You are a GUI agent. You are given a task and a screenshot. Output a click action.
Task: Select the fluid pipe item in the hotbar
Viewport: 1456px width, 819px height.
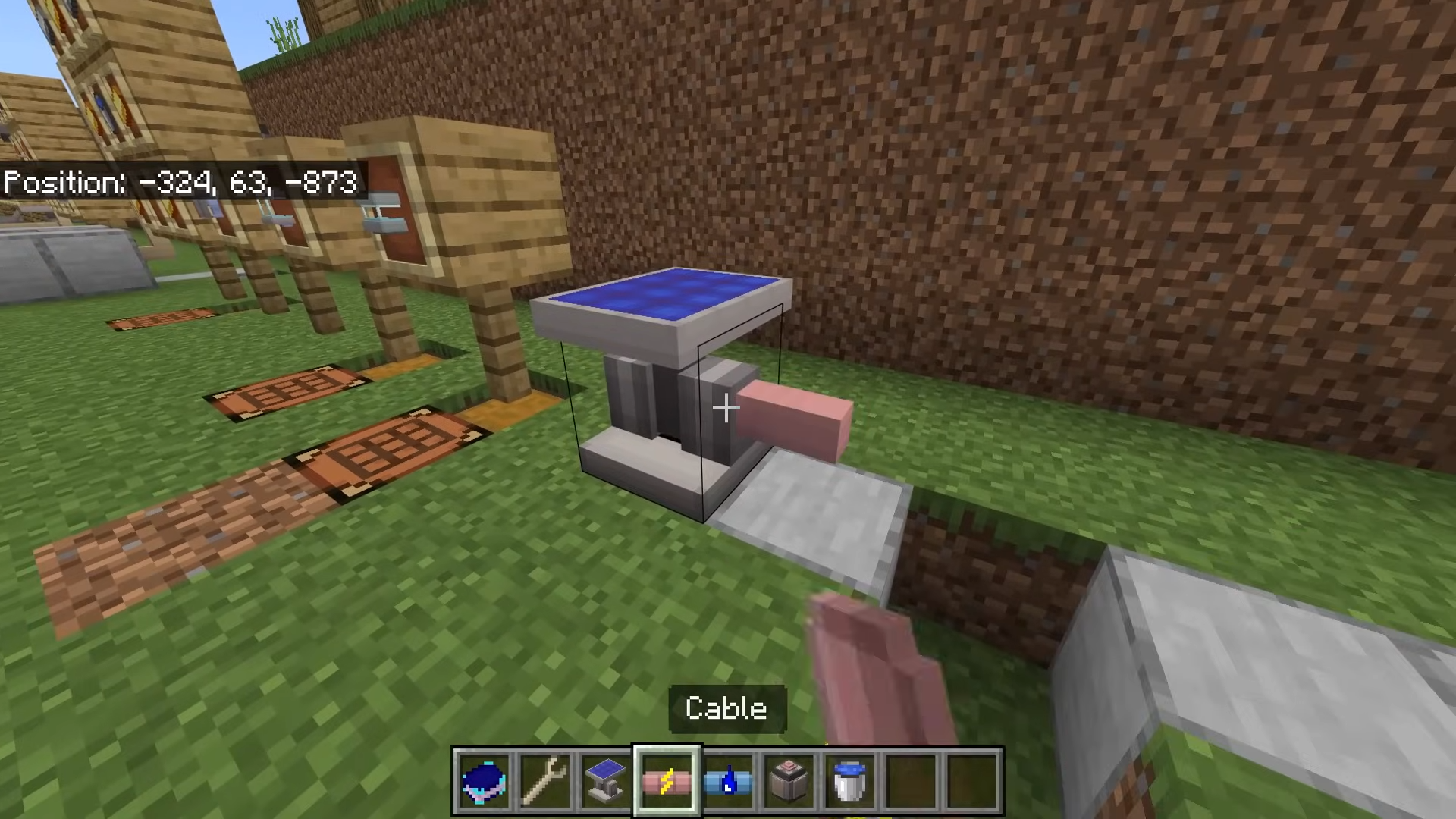click(x=727, y=780)
